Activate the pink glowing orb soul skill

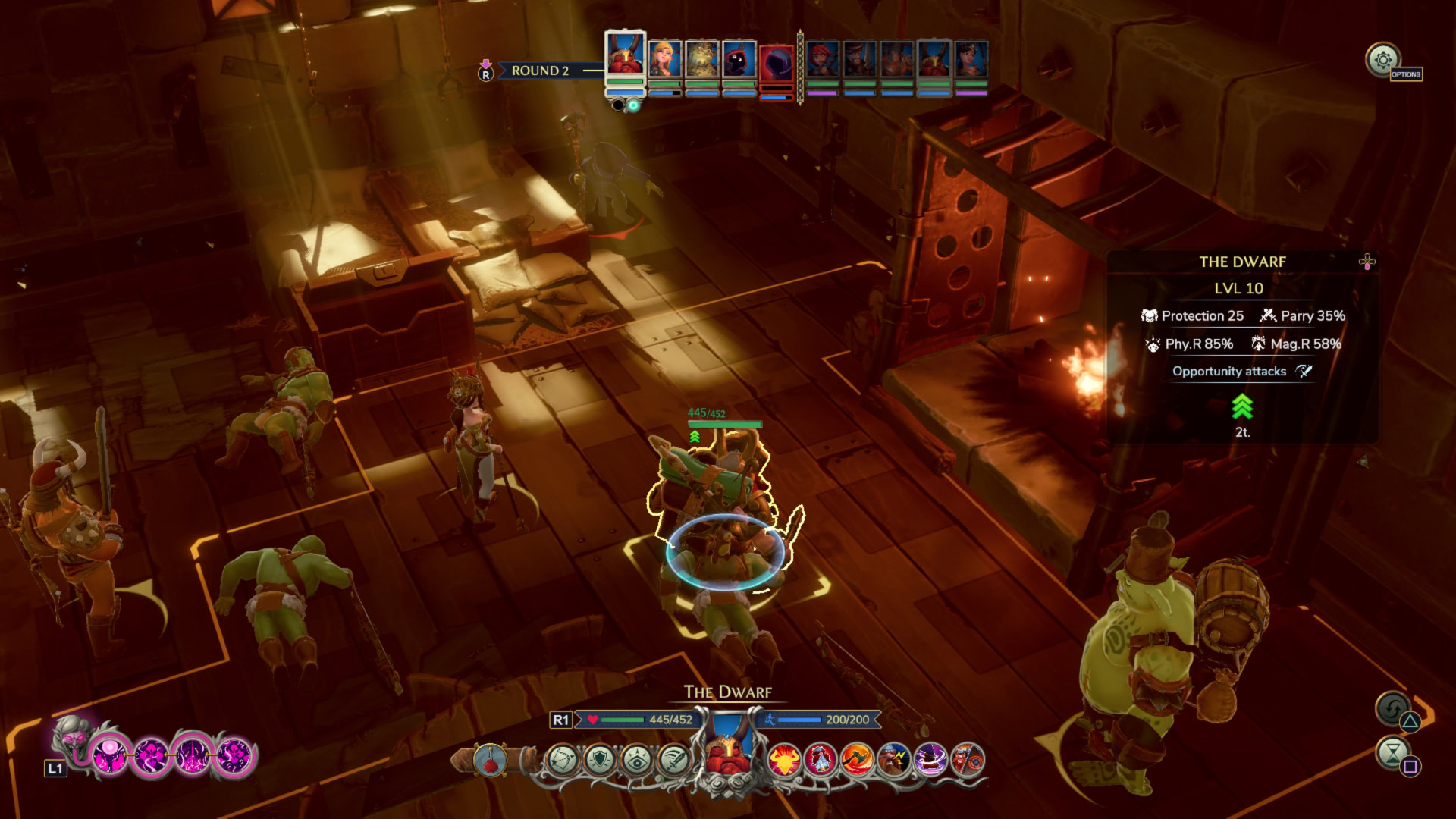(x=110, y=756)
